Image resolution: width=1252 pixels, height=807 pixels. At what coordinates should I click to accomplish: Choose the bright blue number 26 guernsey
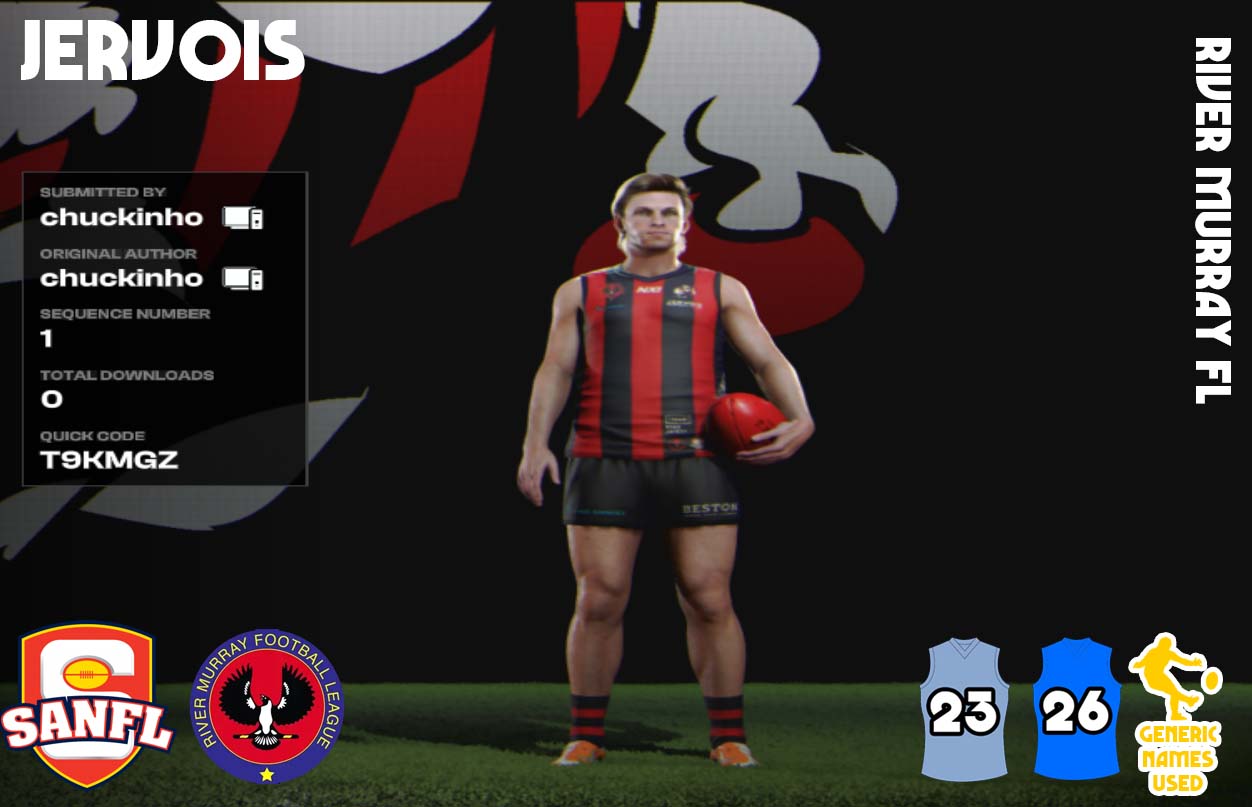1075,710
